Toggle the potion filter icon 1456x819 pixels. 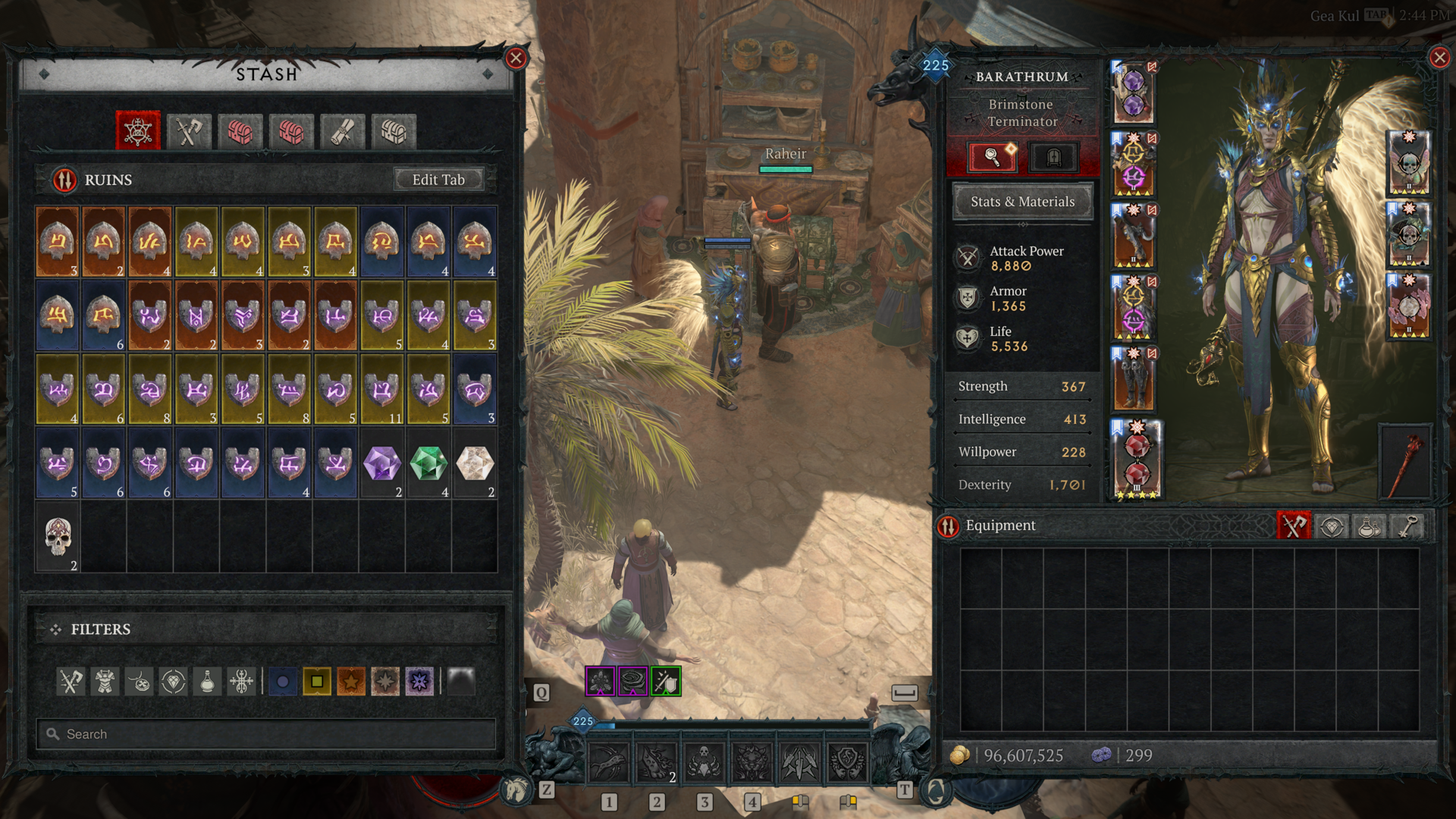pos(207,682)
